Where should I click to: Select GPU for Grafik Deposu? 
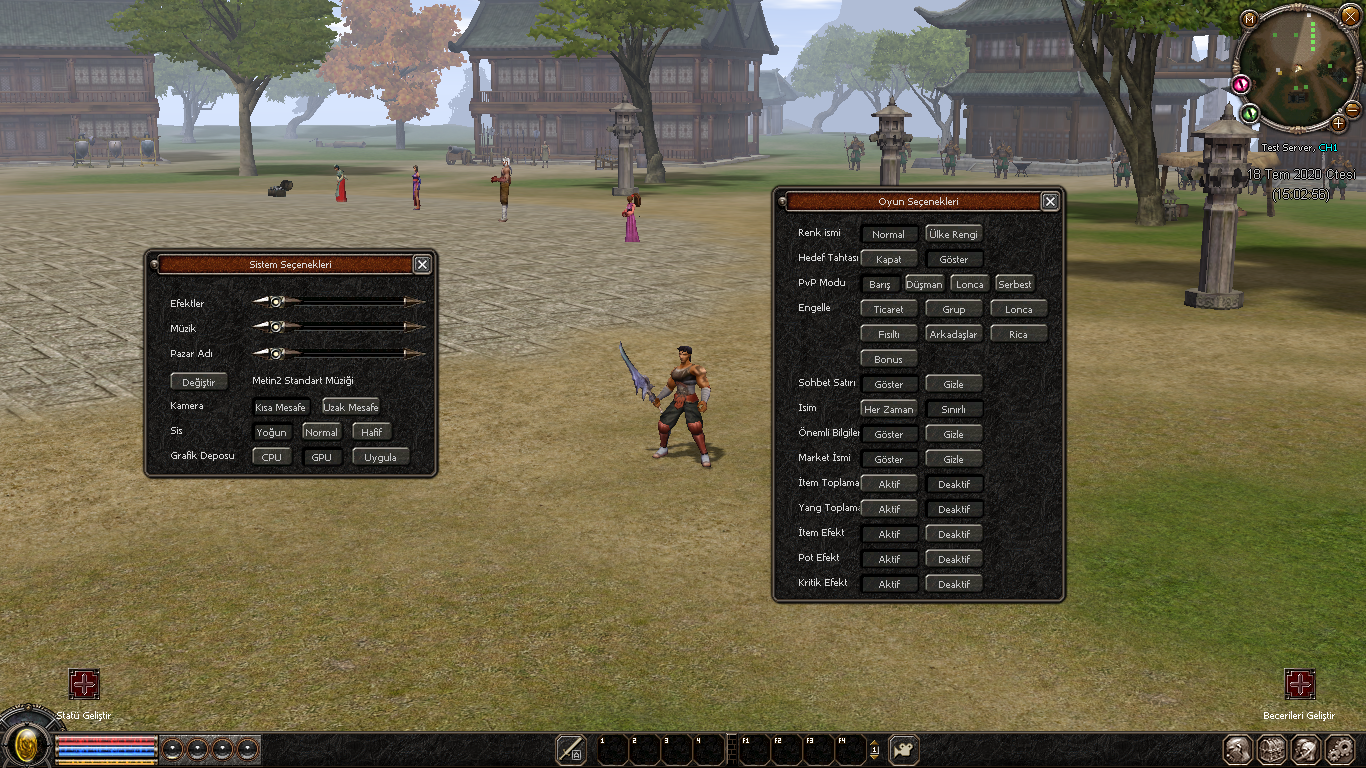[321, 457]
